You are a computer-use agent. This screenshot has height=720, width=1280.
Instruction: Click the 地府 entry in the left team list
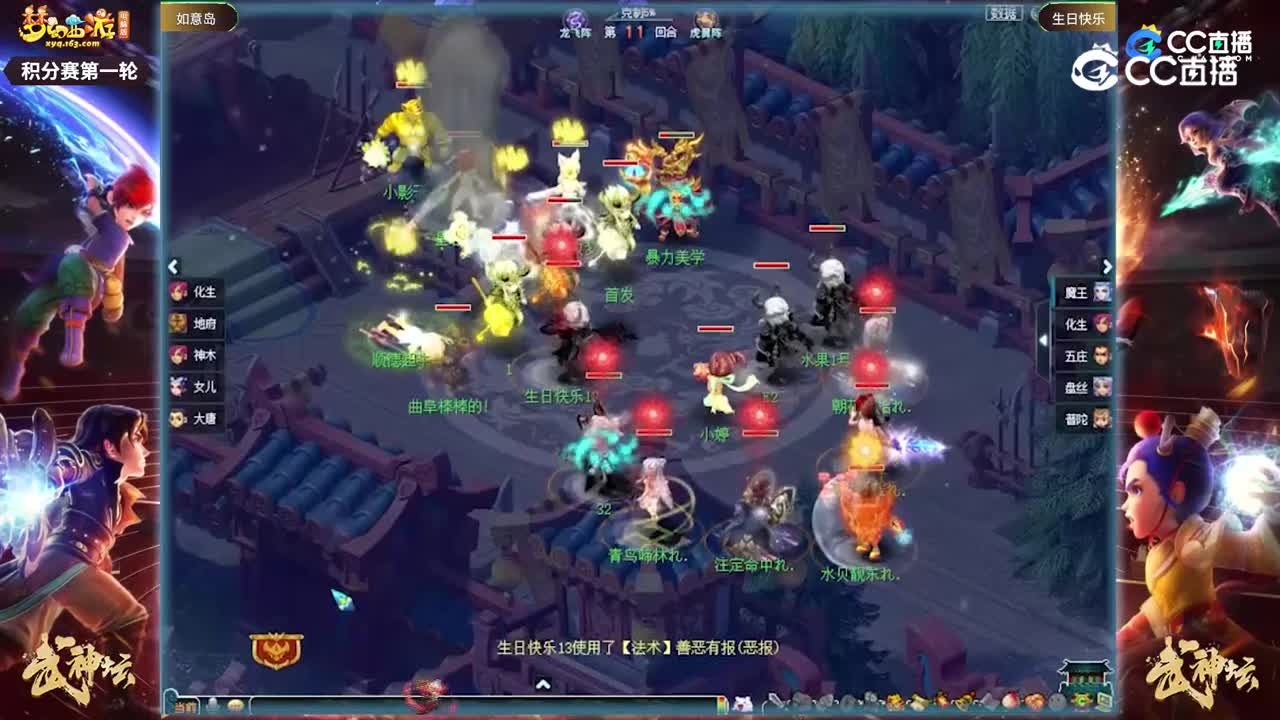[x=195, y=323]
